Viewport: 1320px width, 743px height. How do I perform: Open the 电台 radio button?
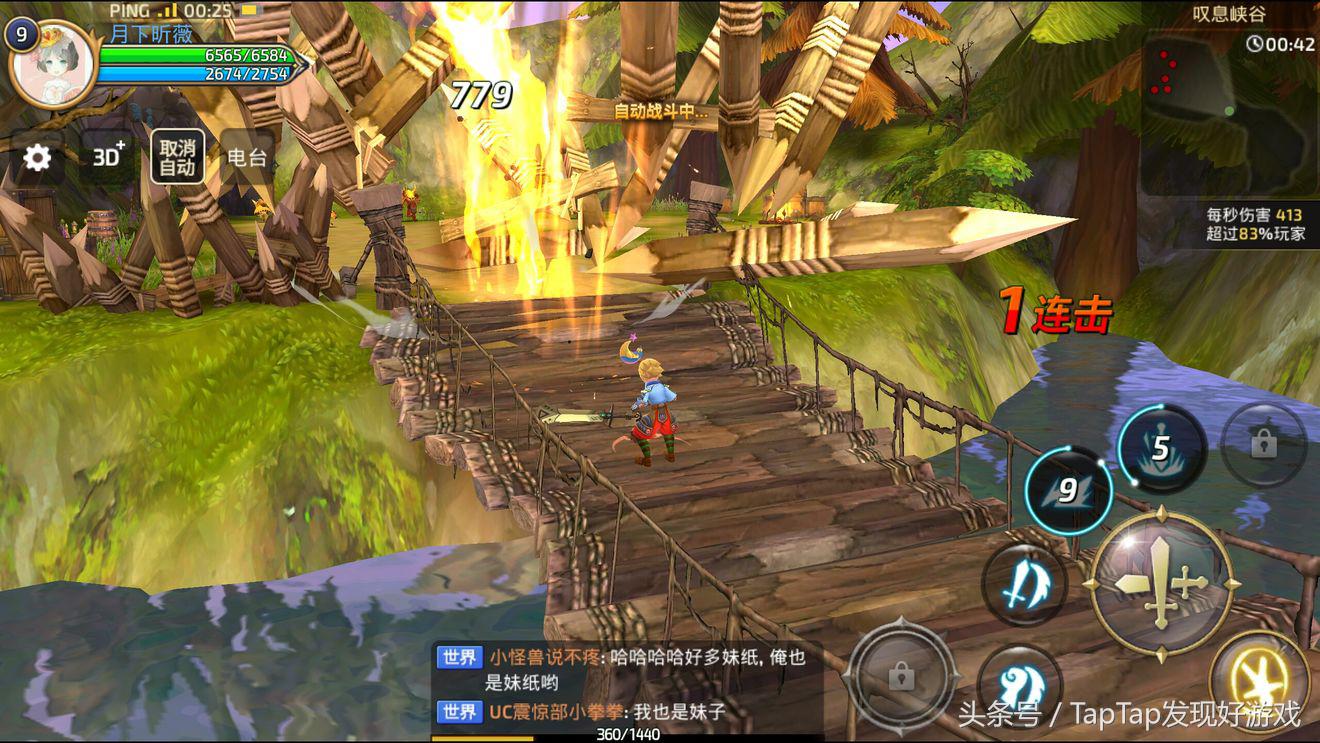coord(247,157)
